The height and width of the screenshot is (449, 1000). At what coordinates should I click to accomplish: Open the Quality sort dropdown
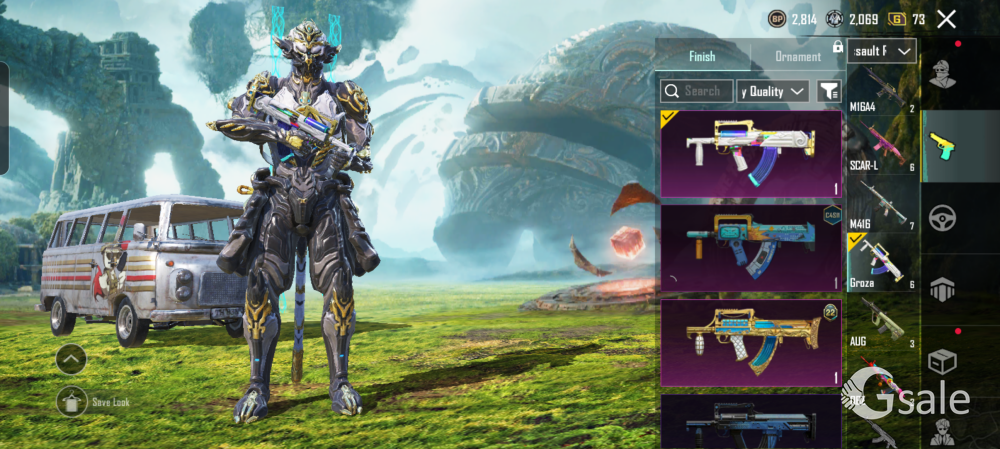(773, 91)
